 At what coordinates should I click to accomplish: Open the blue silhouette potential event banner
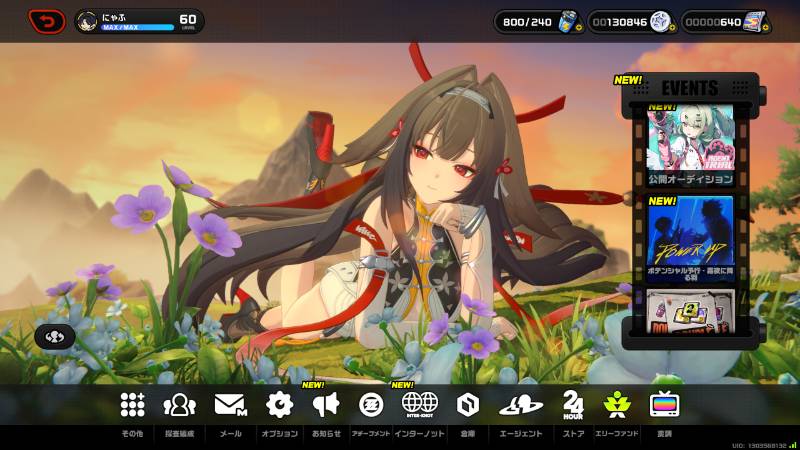pyautogui.click(x=690, y=237)
